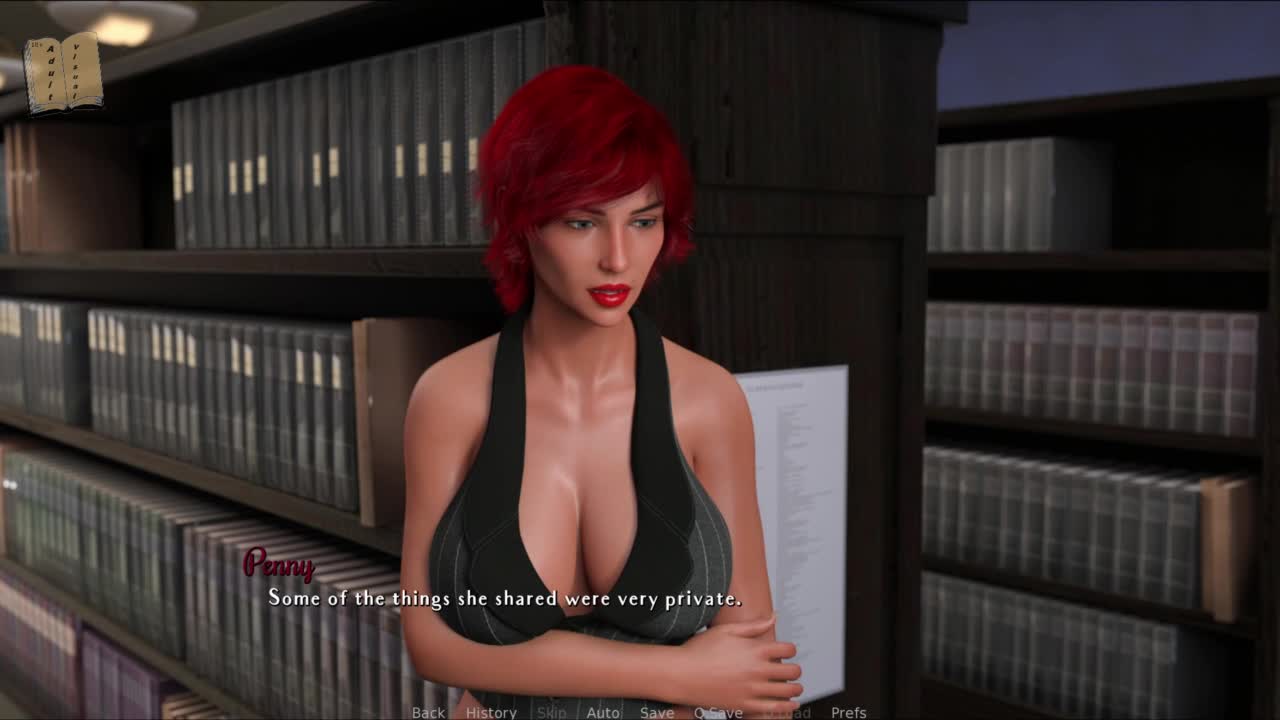Viewport: 1280px width, 720px height.
Task: Click Skip in the quick menu
Action: click(551, 712)
